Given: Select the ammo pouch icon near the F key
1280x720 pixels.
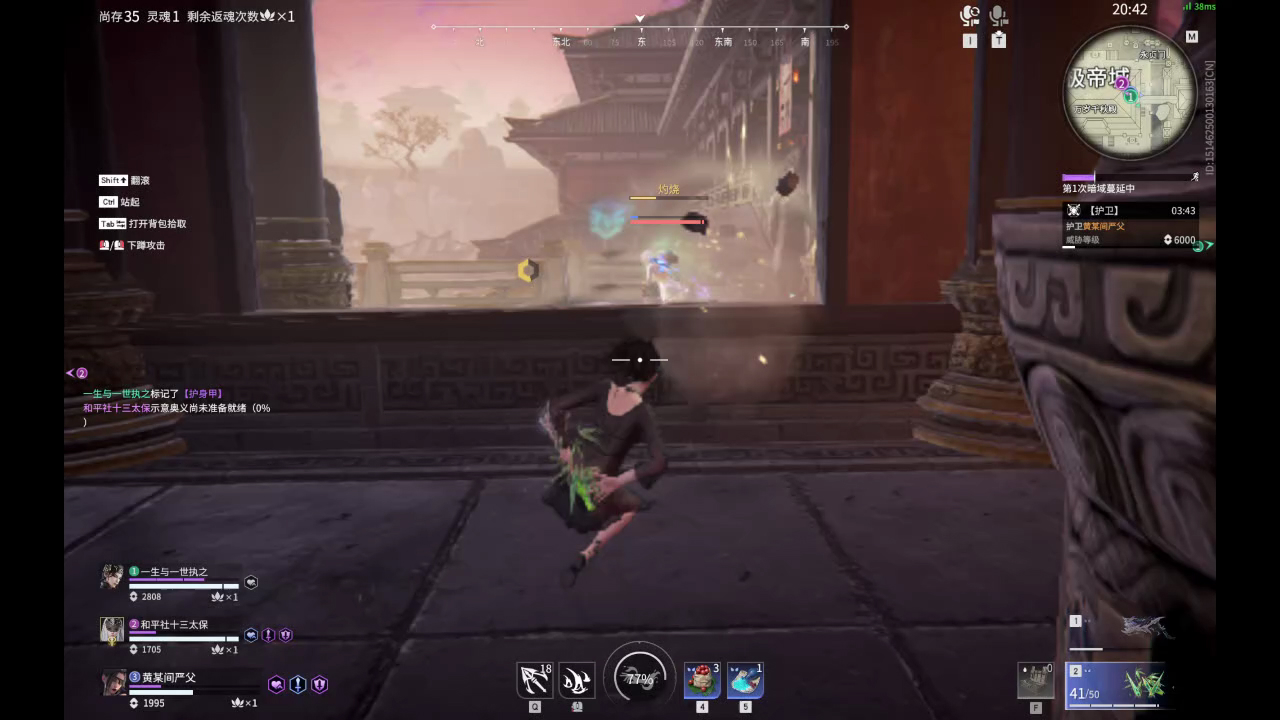Looking at the screenshot, I should 1035,680.
